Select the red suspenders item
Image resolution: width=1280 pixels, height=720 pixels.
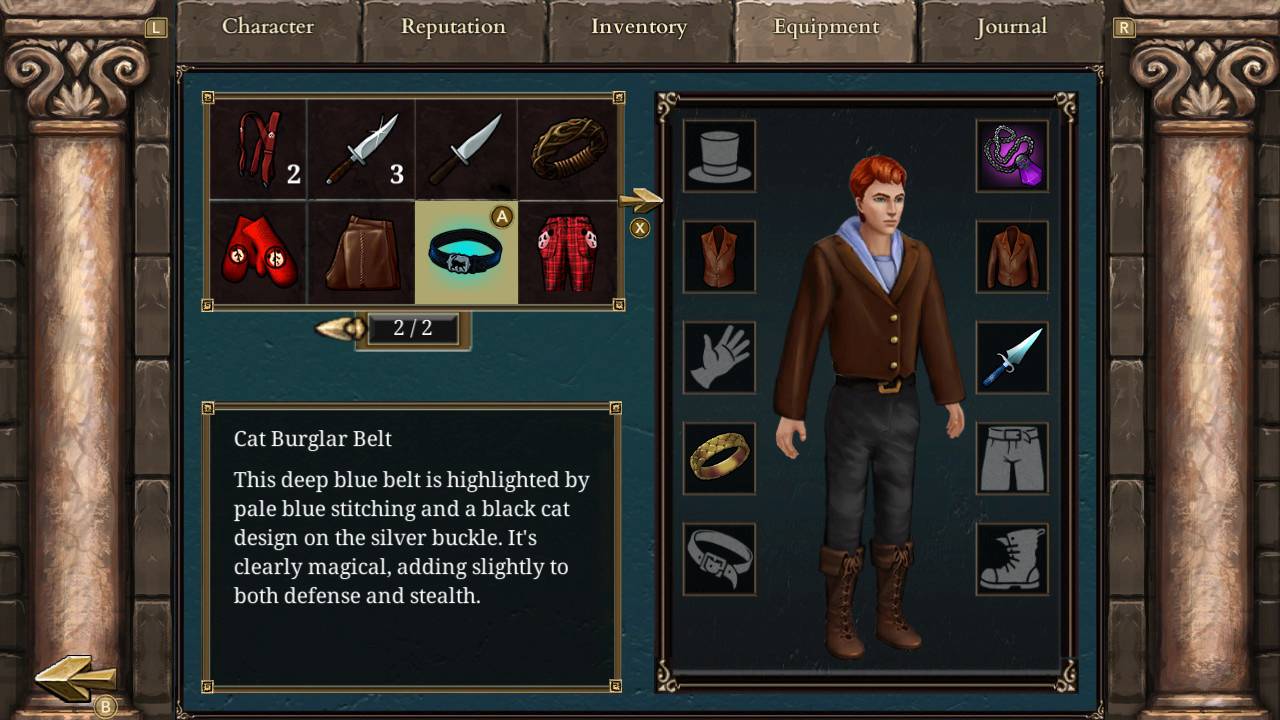click(258, 149)
